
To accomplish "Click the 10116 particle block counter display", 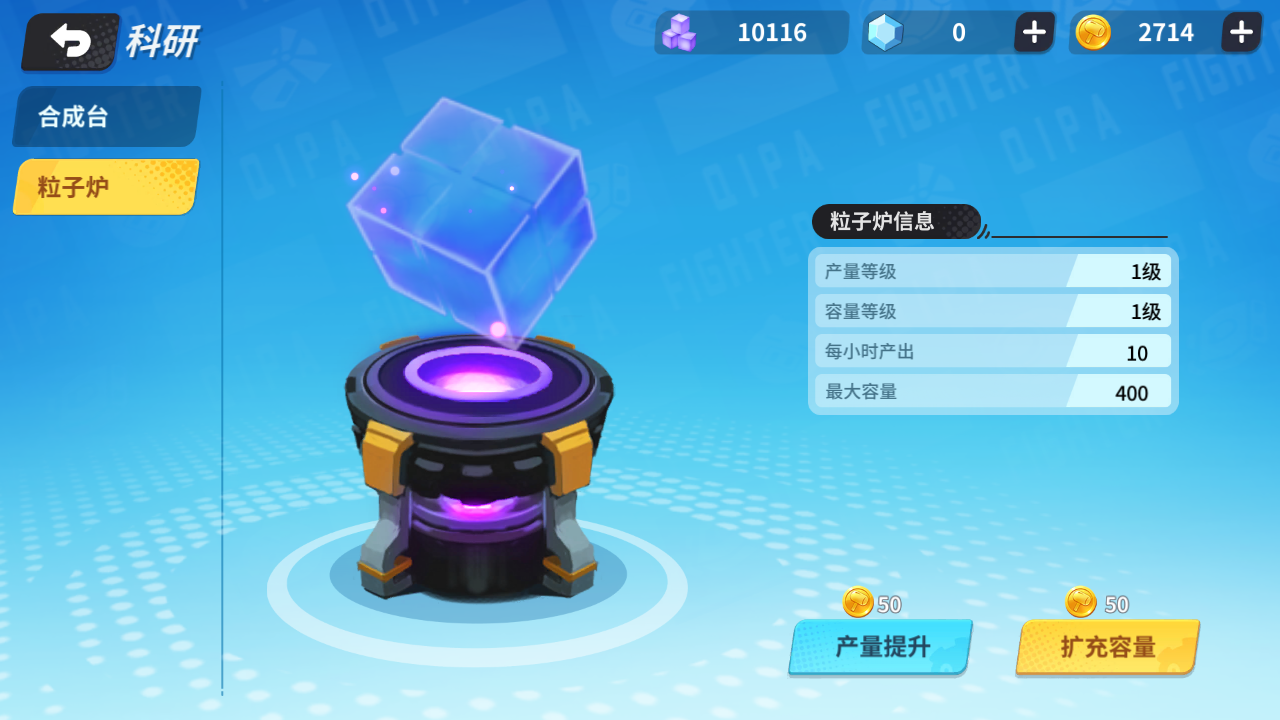I will click(x=750, y=32).
